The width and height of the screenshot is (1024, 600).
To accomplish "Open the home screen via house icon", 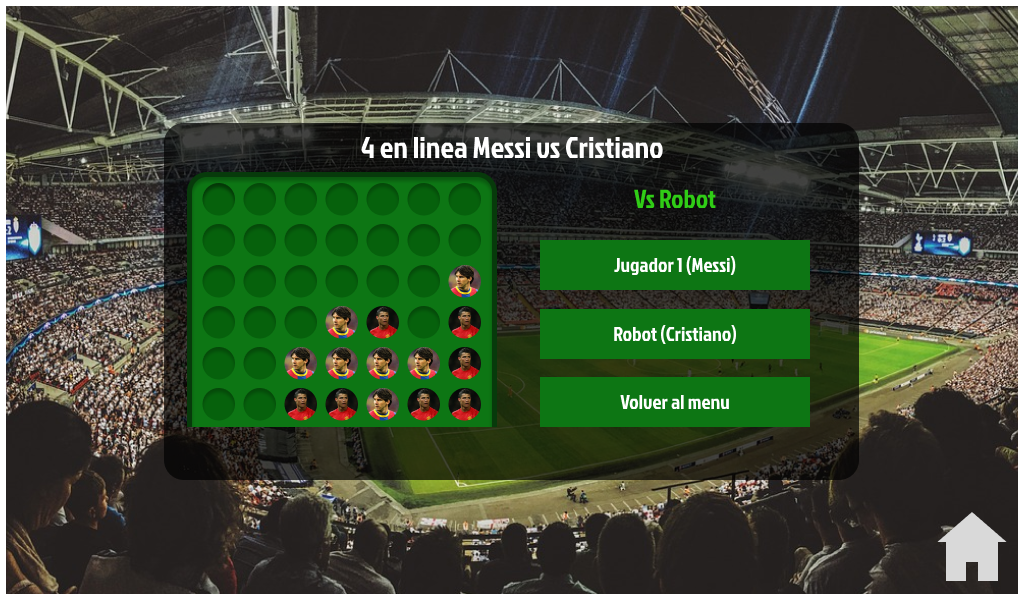I will pos(971,548).
